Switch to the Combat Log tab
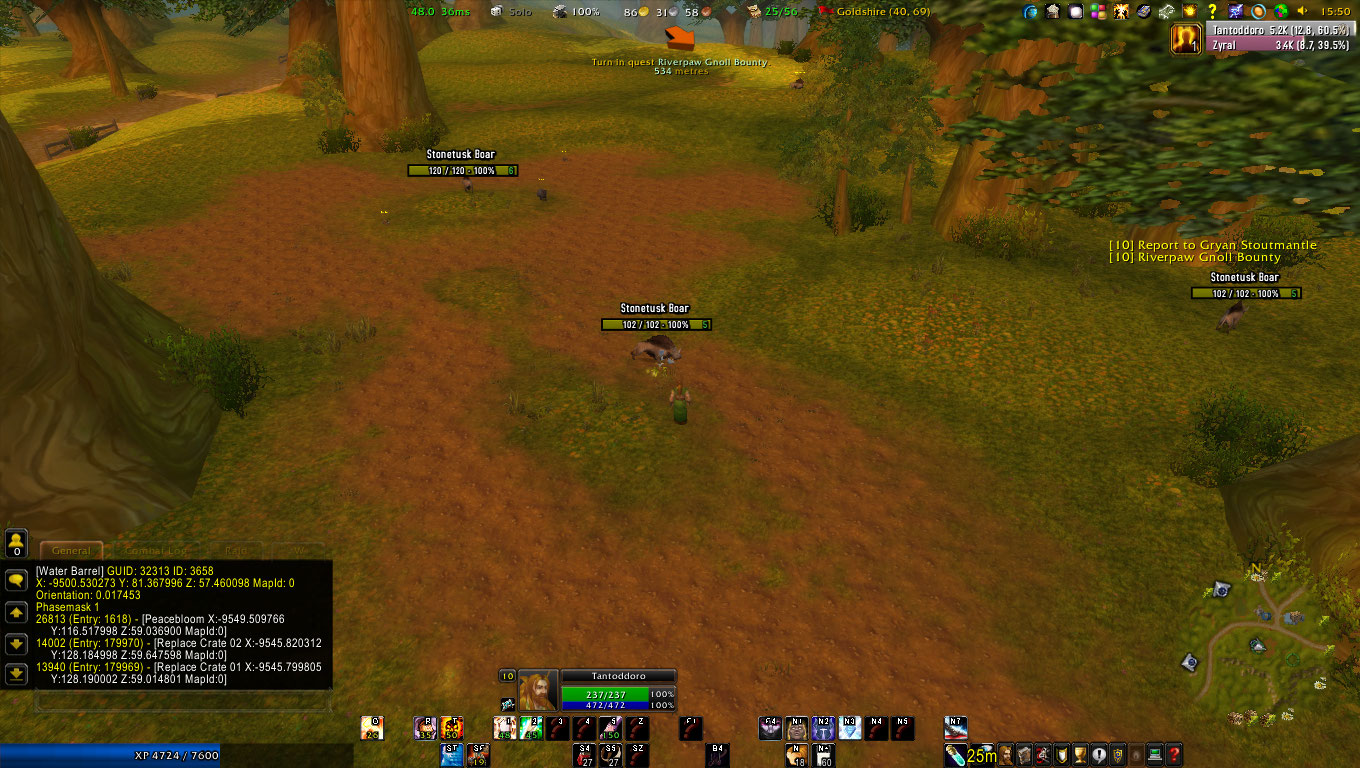The width and height of the screenshot is (1360, 768). (x=157, y=550)
